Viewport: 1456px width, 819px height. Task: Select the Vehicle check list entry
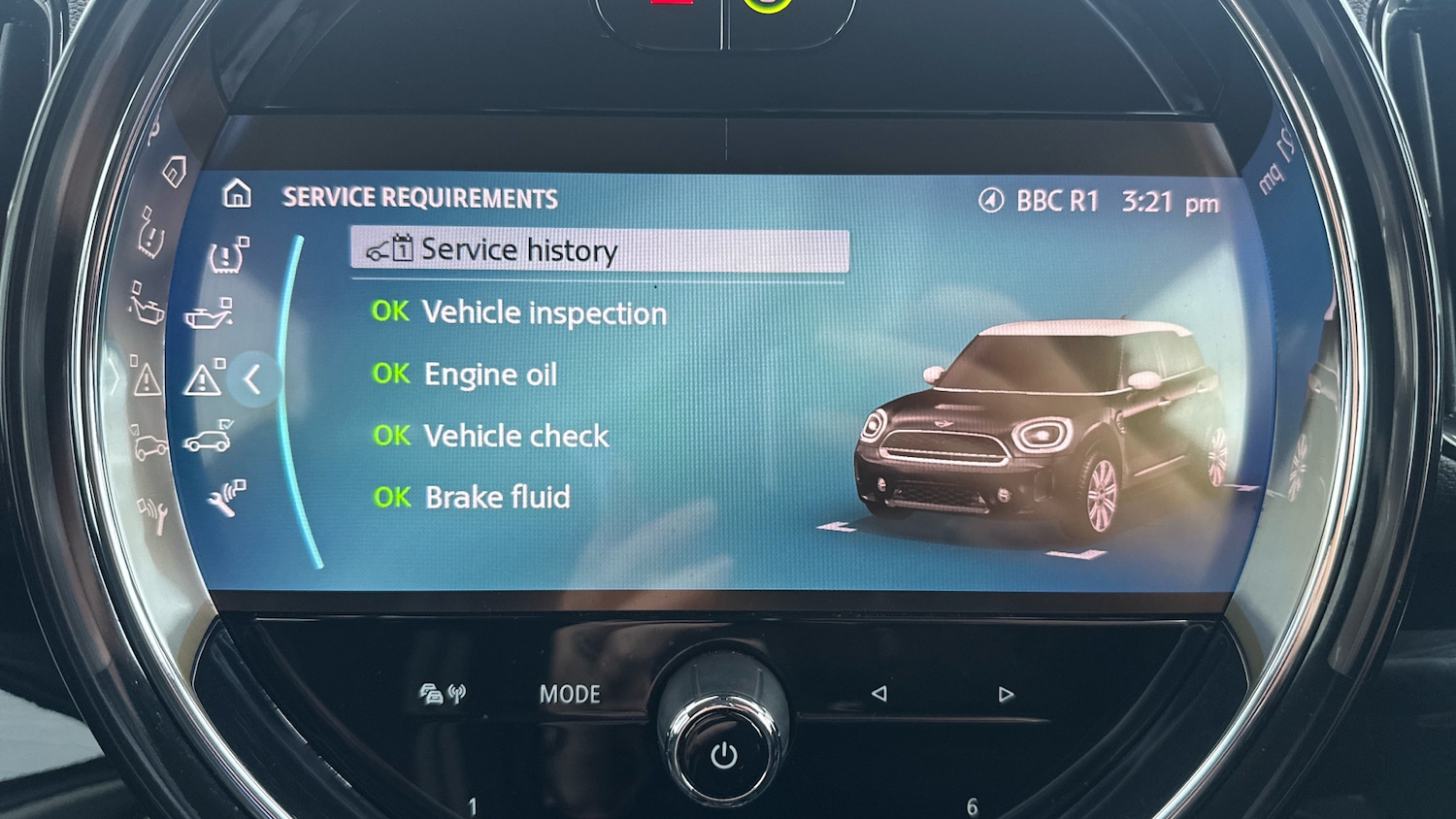click(x=490, y=435)
